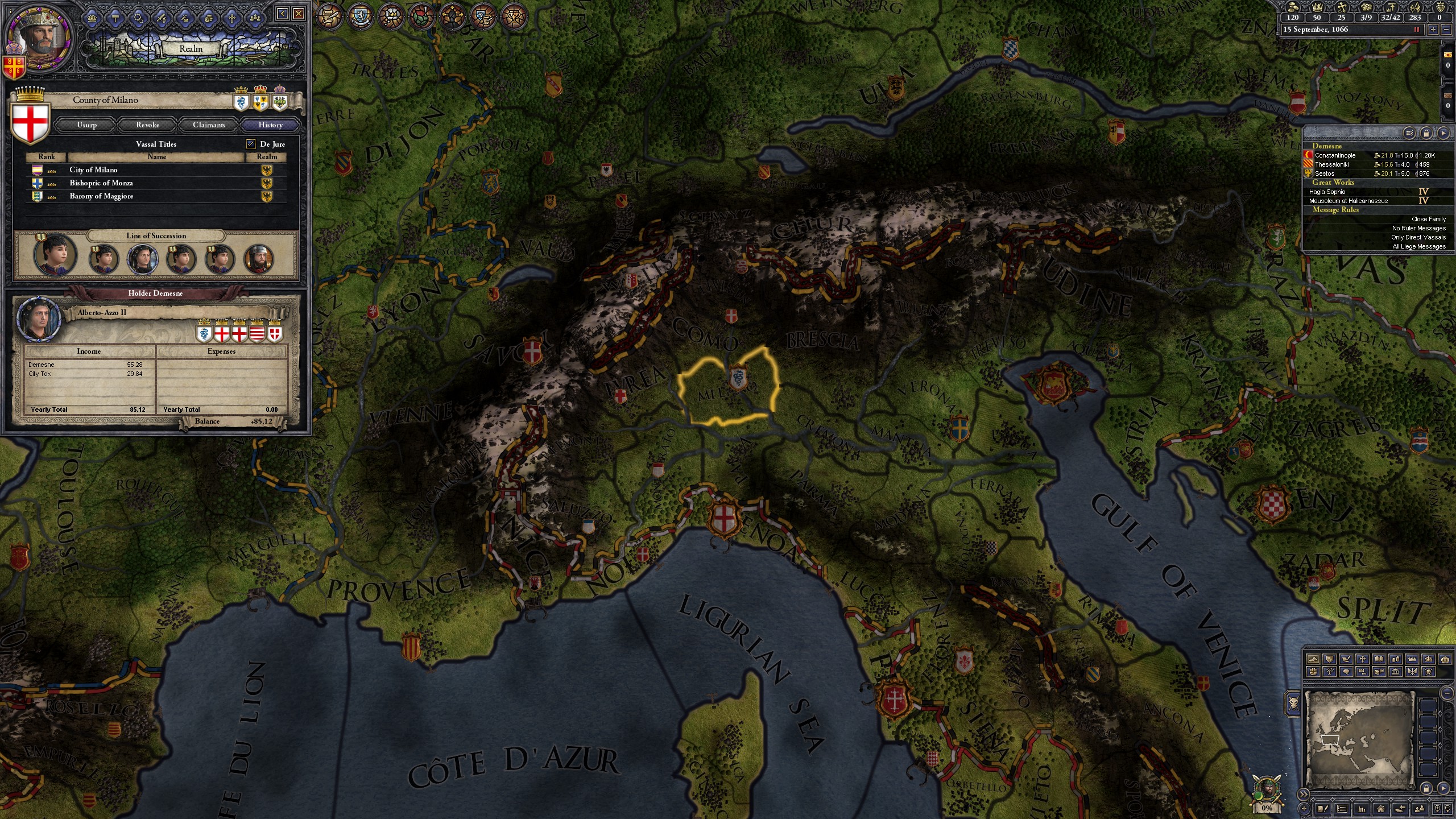This screenshot has height=819, width=1456.
Task: Select the City of Milano vassal row
Action: (x=93, y=169)
